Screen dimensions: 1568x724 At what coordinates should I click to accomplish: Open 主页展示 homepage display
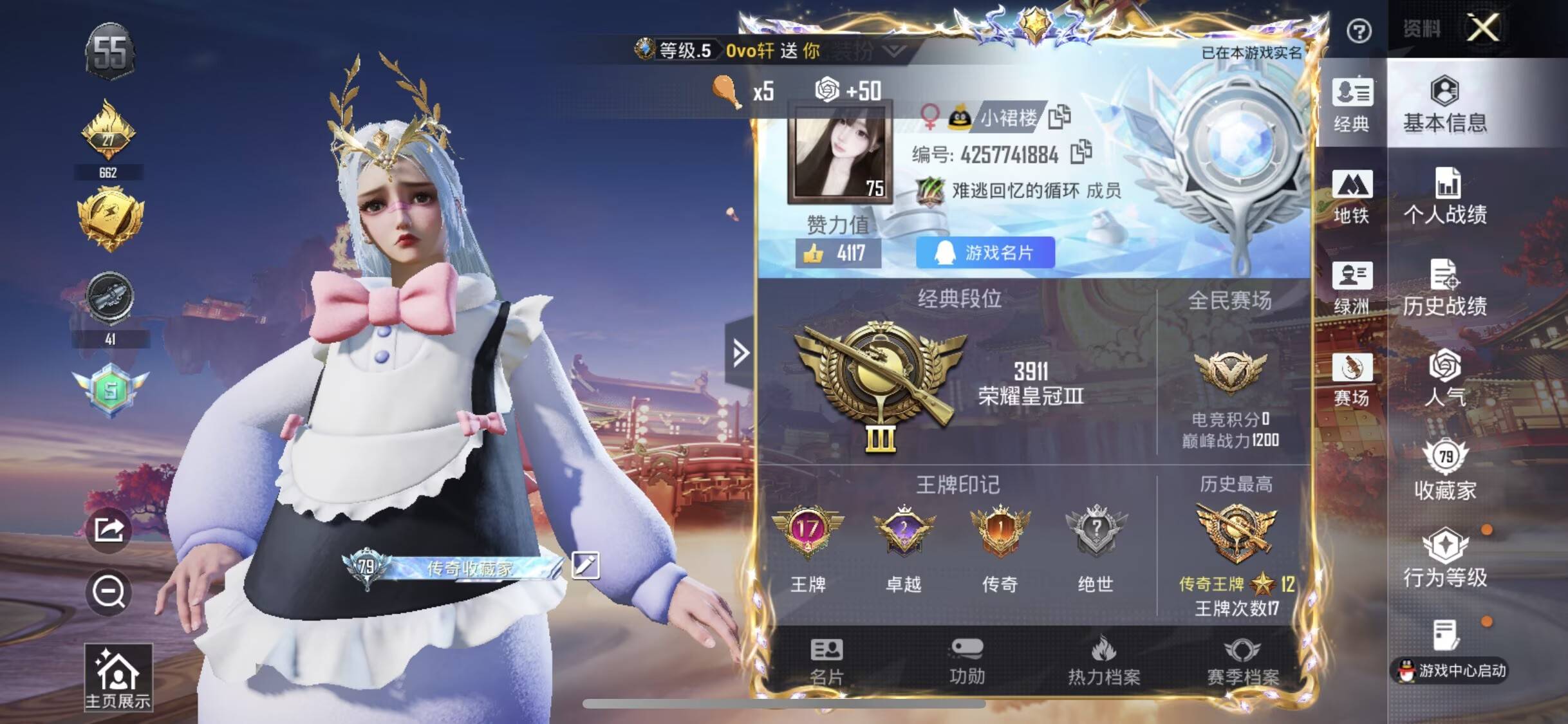(118, 678)
